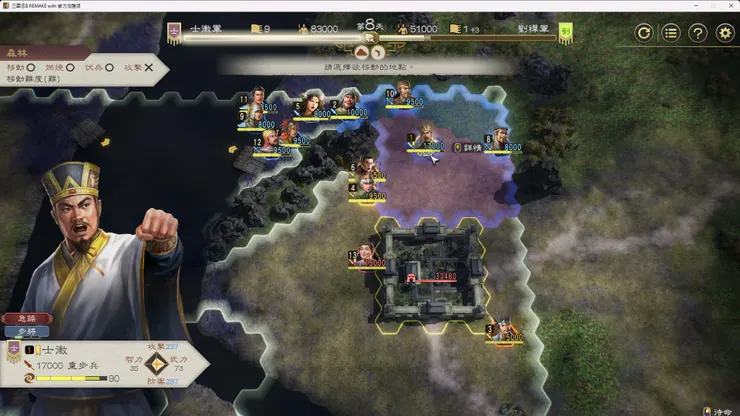Click the circular arrow refresh icon
The image size is (740, 416).
coord(645,33)
